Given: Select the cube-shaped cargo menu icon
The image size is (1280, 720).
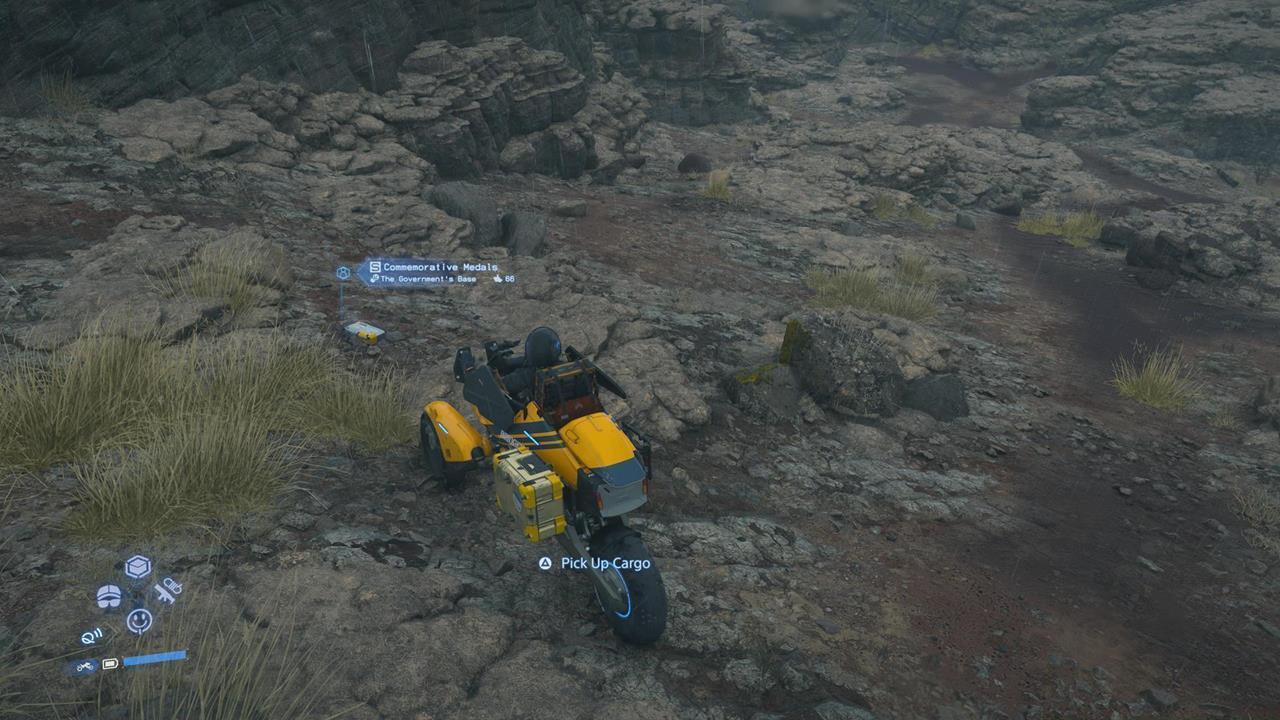Looking at the screenshot, I should tap(137, 565).
